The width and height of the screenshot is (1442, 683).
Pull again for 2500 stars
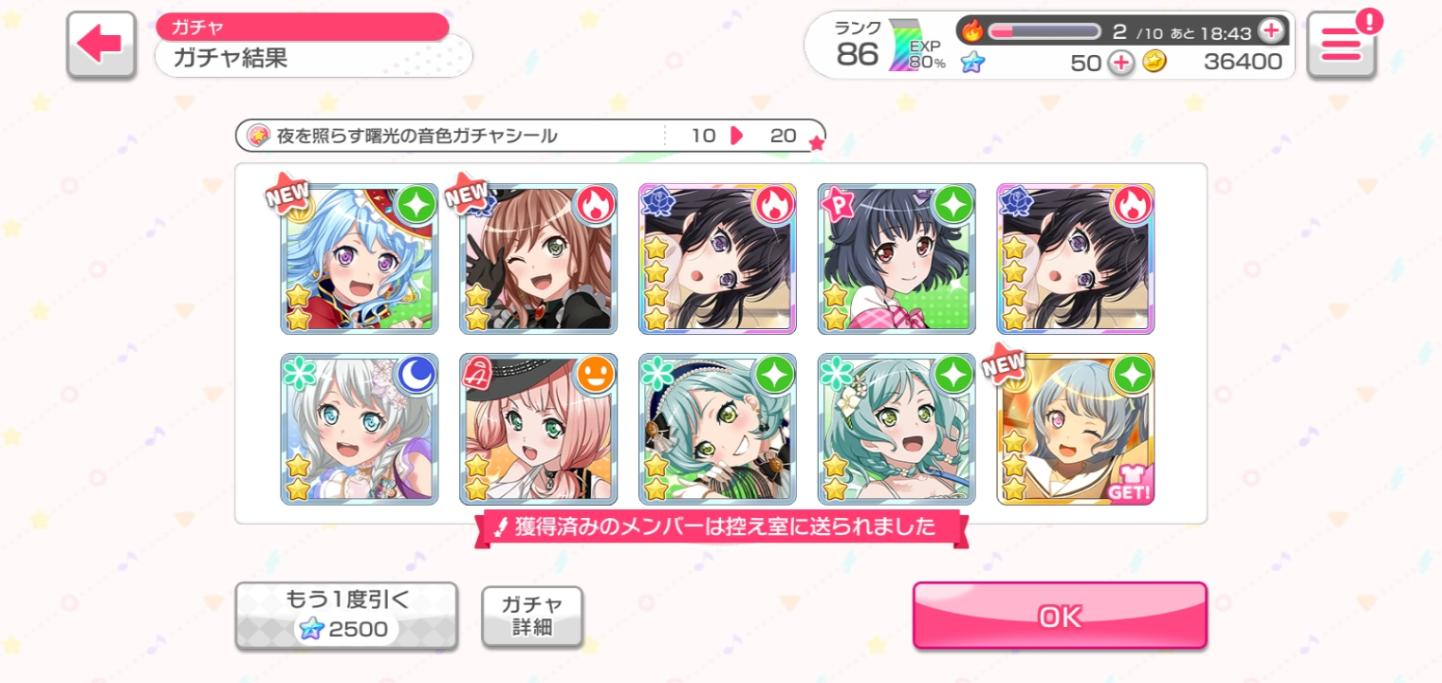click(346, 615)
